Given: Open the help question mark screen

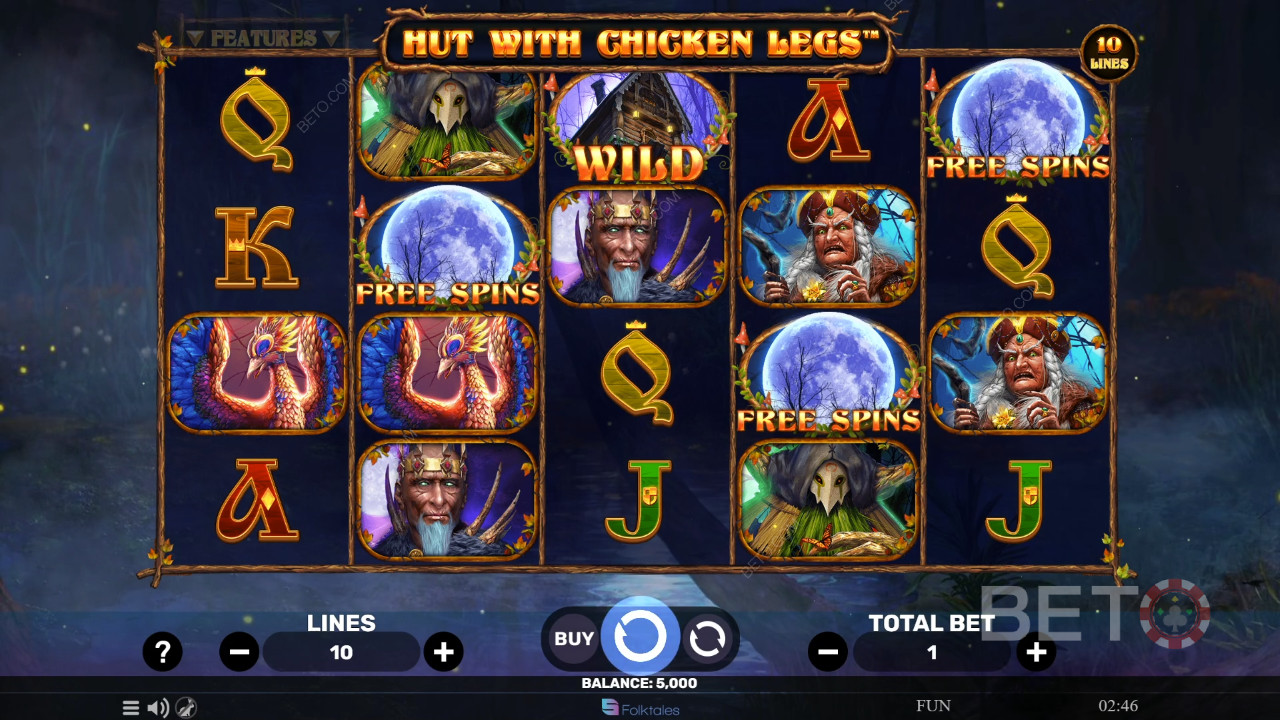Looking at the screenshot, I should (x=162, y=652).
